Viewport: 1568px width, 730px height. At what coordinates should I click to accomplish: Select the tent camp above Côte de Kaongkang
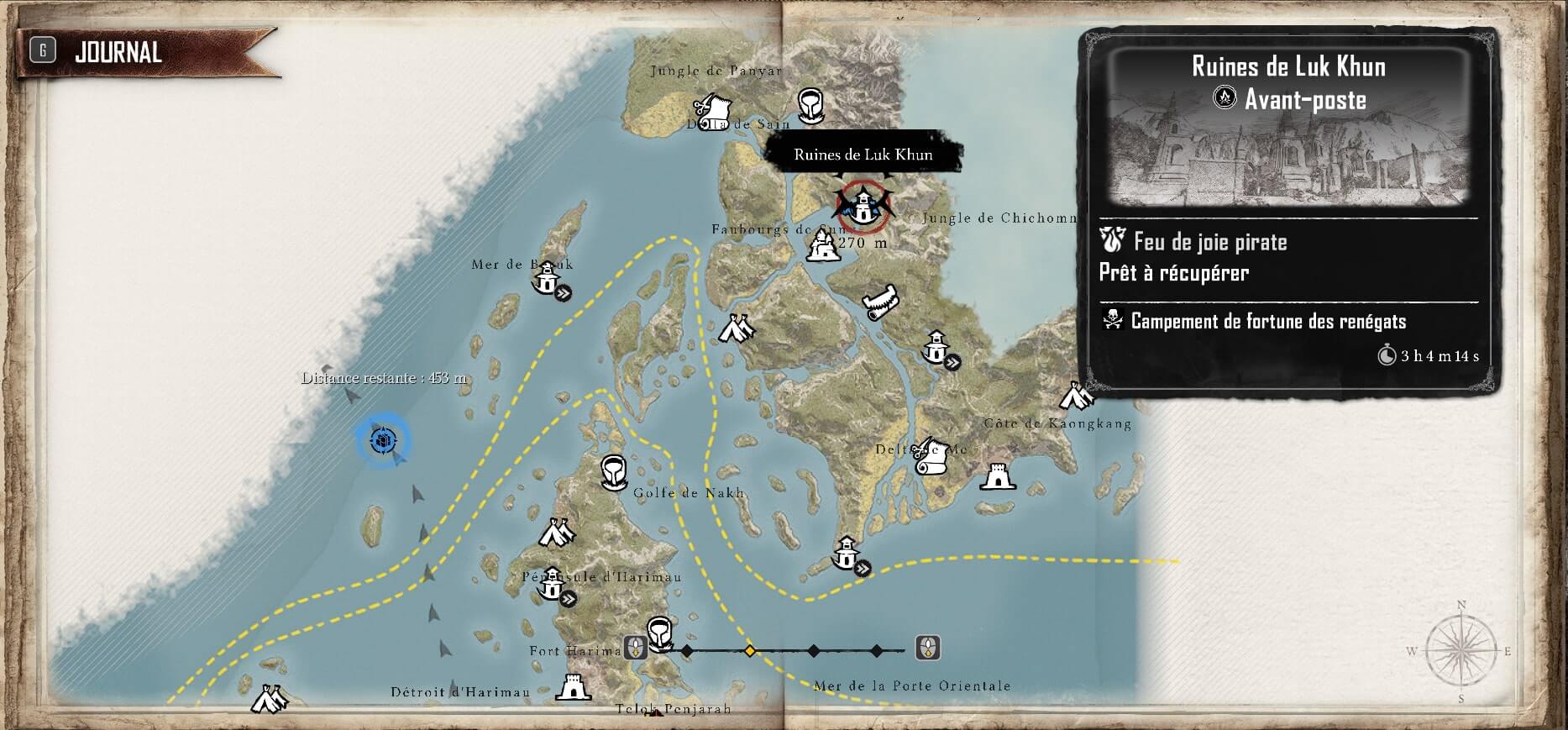1075,395
